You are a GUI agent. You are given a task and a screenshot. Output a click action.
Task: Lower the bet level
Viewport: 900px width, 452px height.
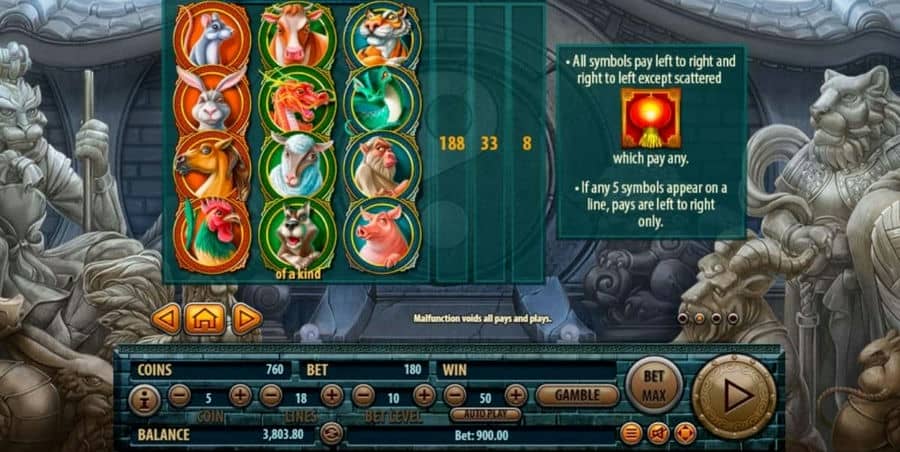pyautogui.click(x=363, y=396)
